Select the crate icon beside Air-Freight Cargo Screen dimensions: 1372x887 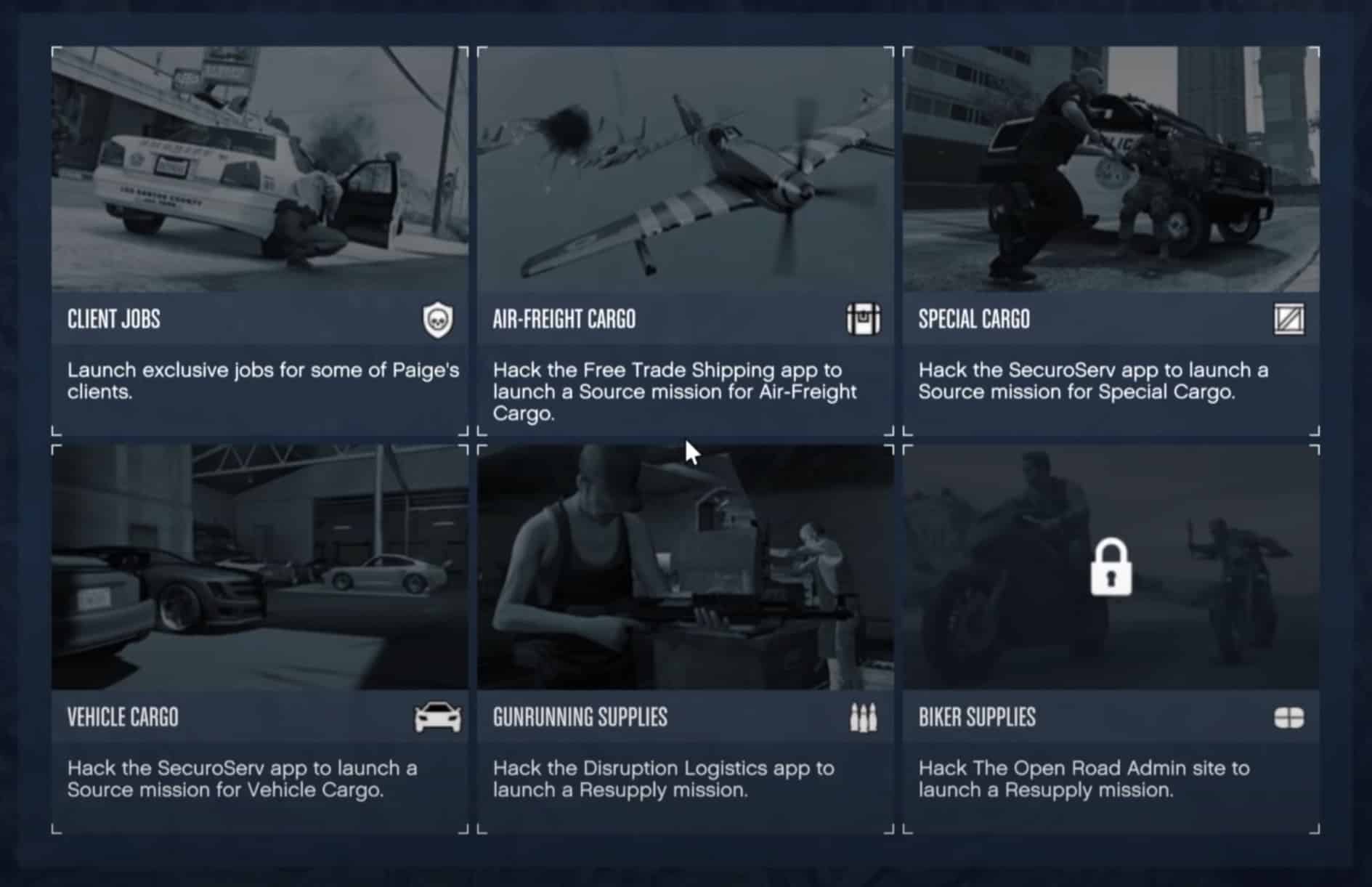pos(866,319)
